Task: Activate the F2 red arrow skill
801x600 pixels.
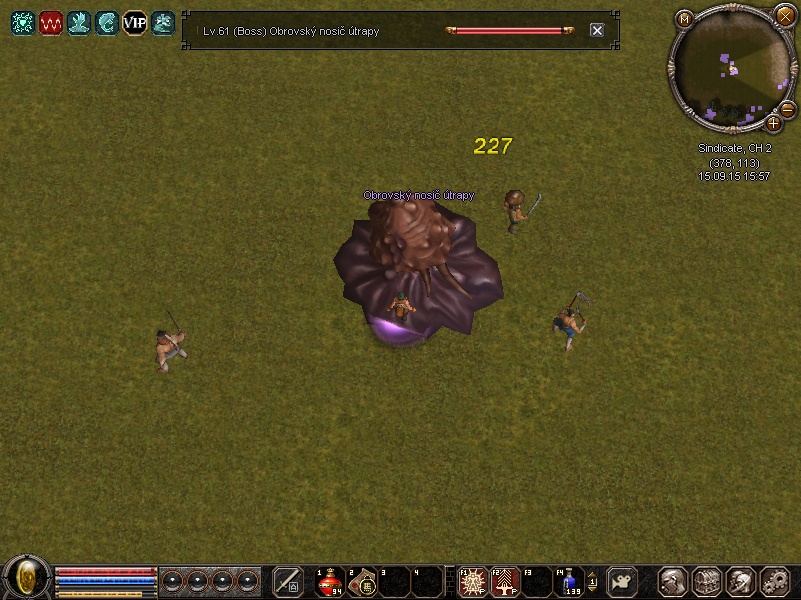Action: point(505,581)
